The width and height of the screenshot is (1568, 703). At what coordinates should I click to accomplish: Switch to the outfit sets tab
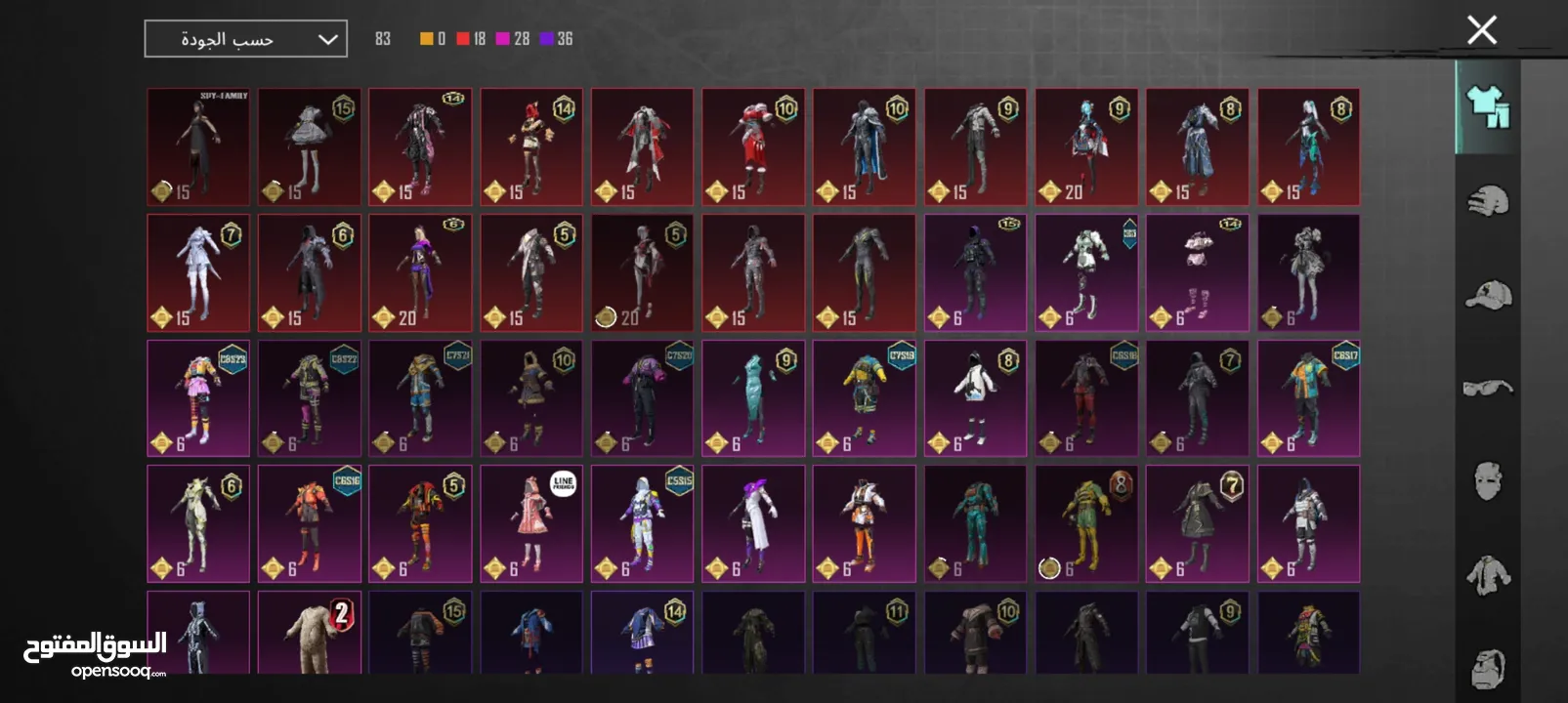click(x=1487, y=106)
